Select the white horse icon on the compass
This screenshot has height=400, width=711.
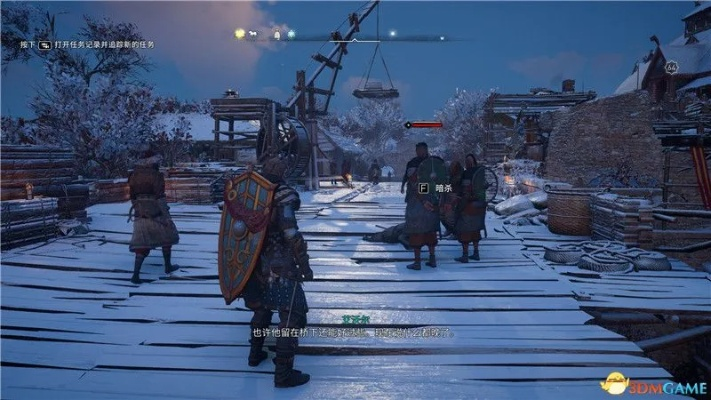click(254, 34)
